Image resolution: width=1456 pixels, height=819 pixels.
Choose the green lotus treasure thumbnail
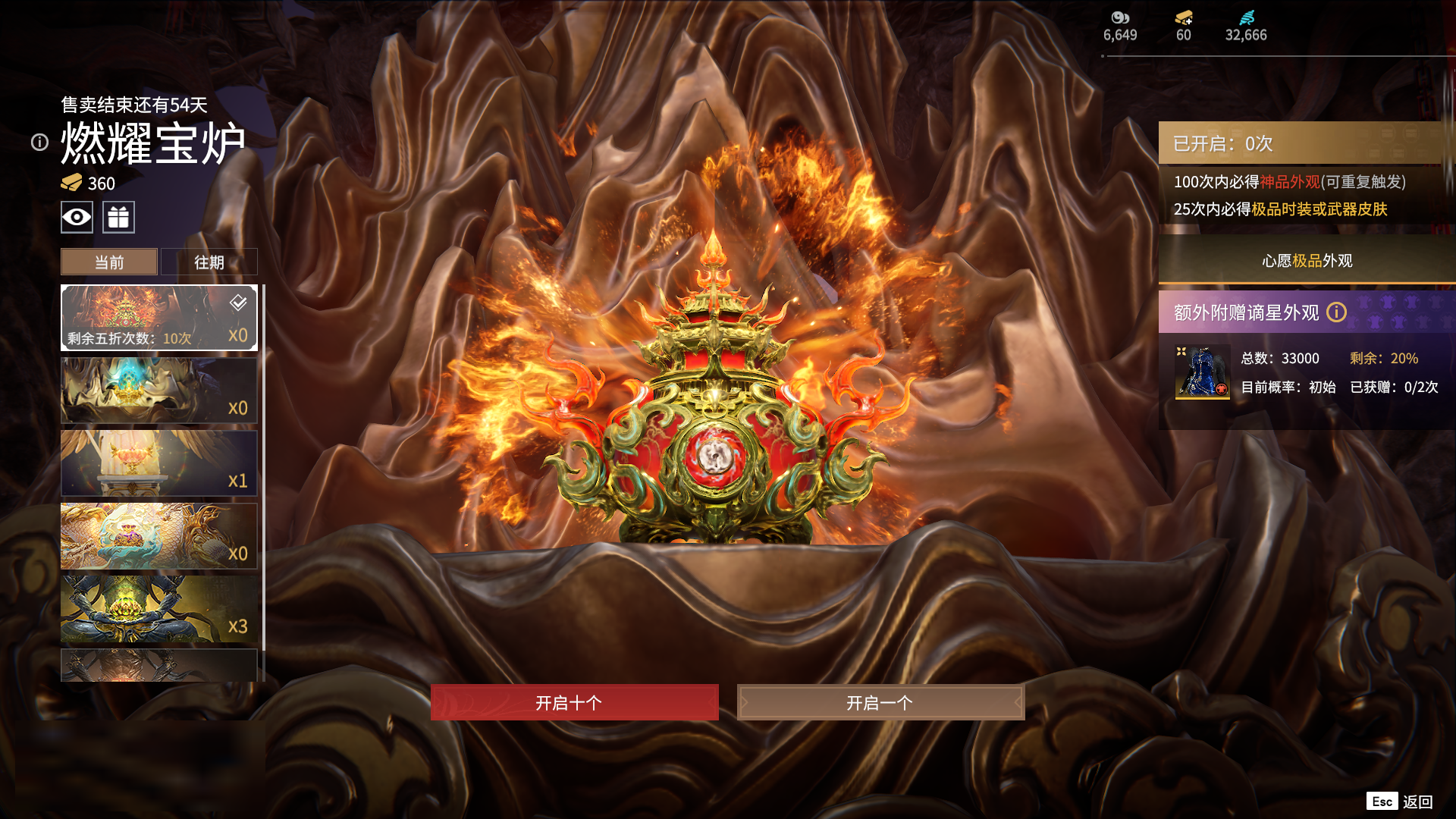click(158, 609)
